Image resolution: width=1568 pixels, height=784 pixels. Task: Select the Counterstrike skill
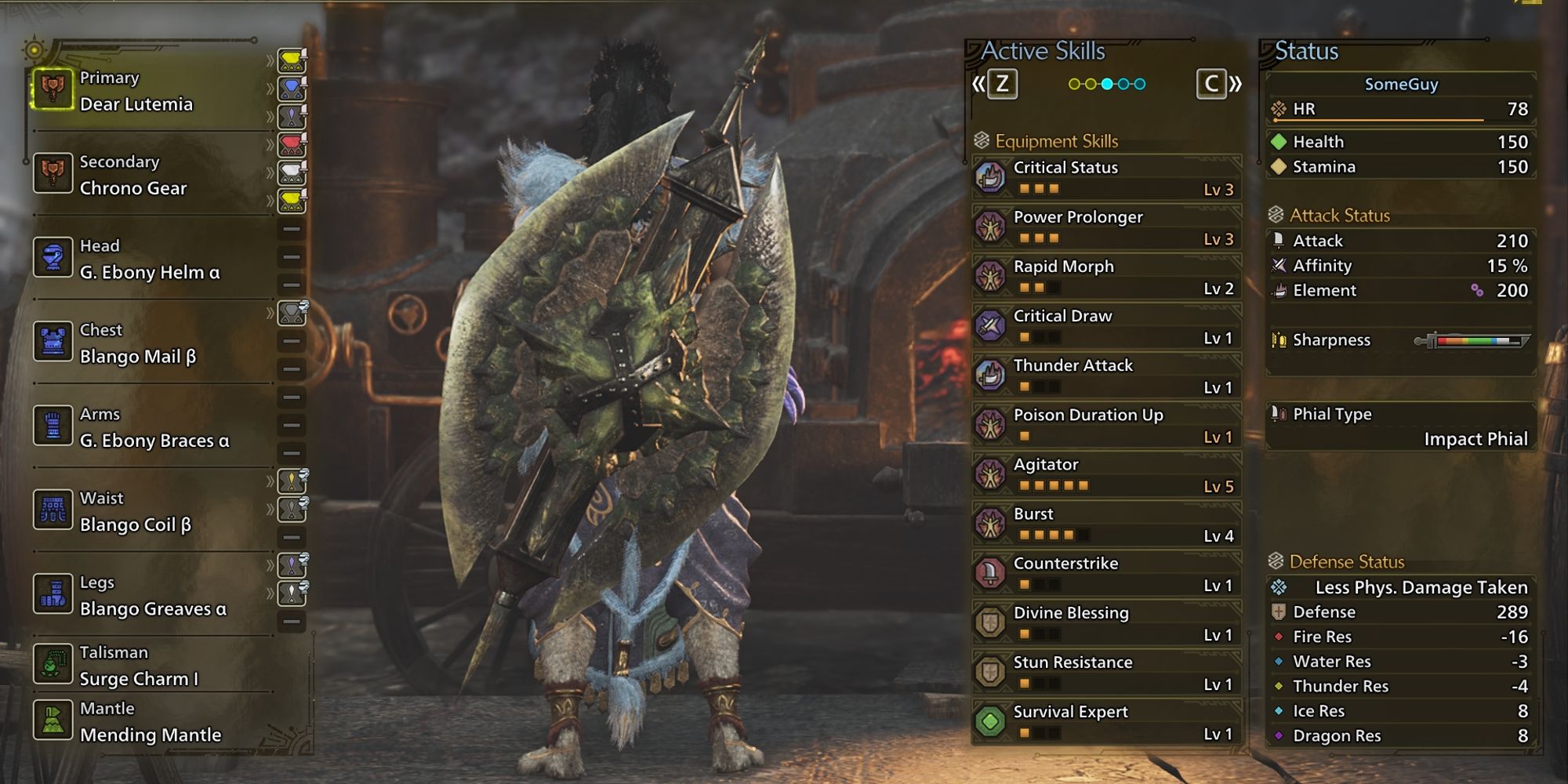[x=1106, y=573]
